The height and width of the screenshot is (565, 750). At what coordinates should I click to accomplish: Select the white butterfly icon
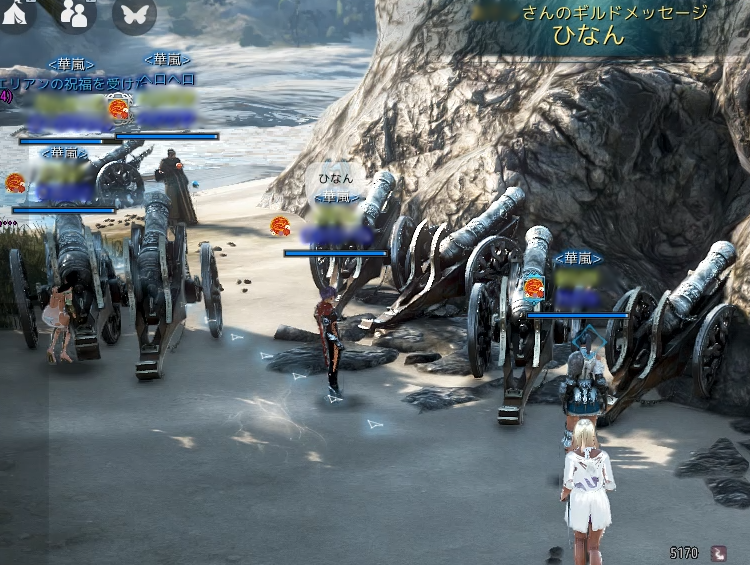pyautogui.click(x=134, y=13)
